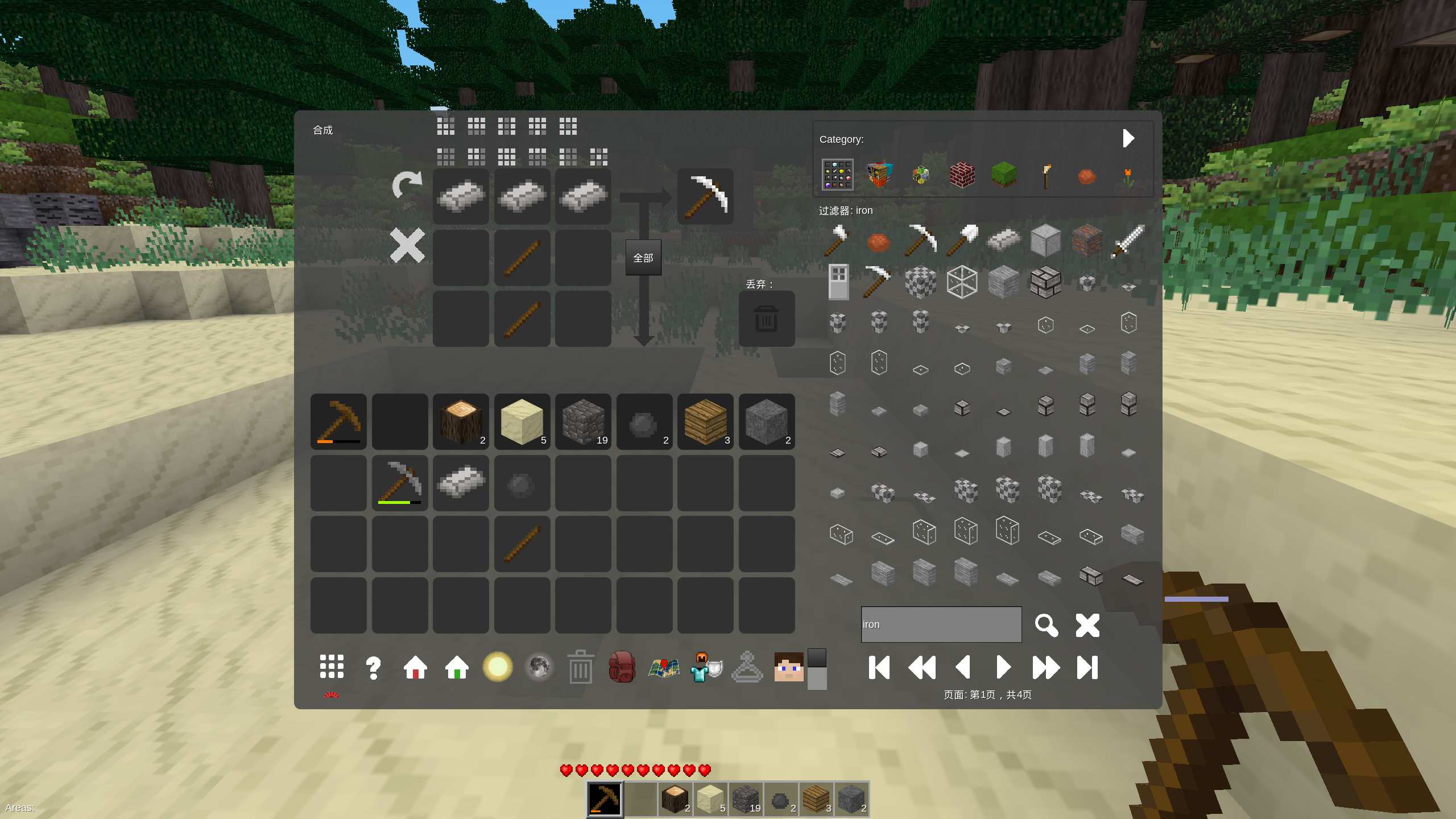Screen dimensions: 1456x819
Task: Click the 全部 craft-all button
Action: point(644,258)
